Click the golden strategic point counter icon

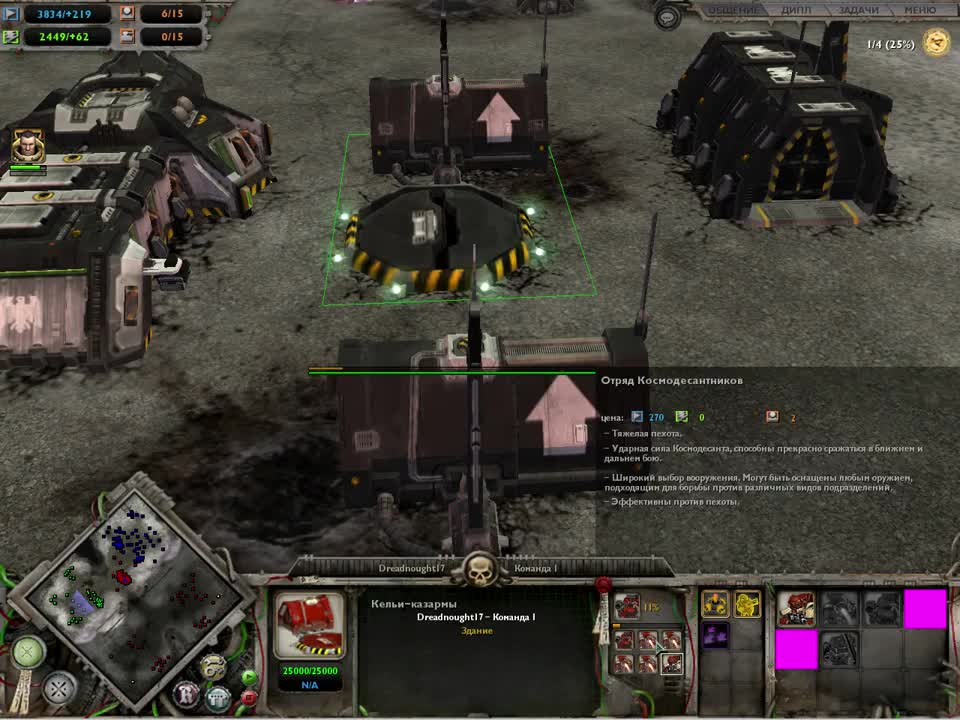pos(937,43)
